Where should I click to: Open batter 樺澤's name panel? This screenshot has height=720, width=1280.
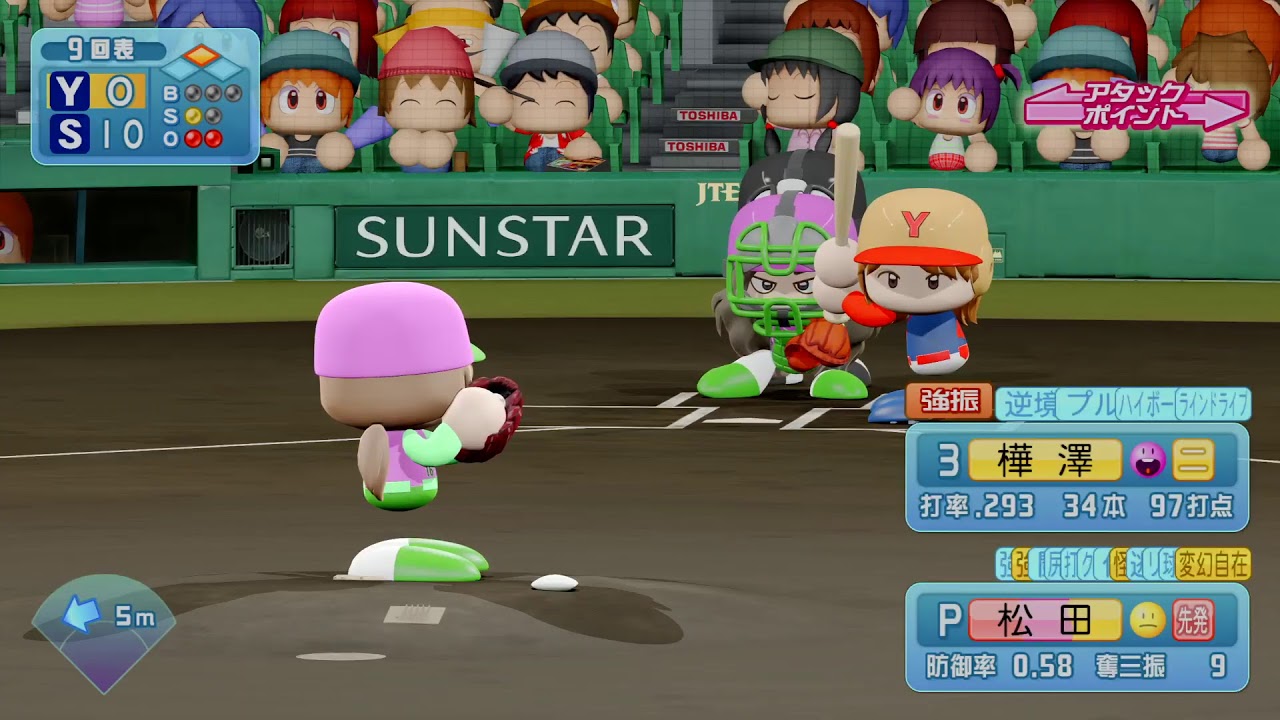coord(1044,460)
